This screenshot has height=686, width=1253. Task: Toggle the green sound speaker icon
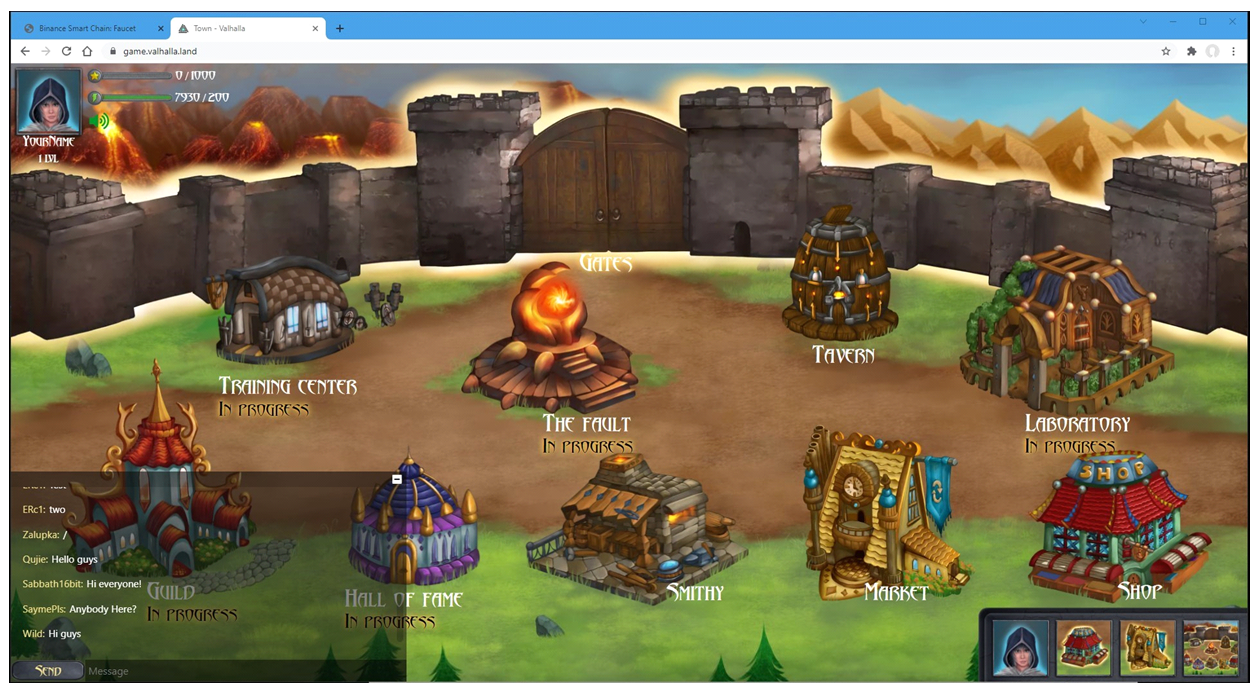pyautogui.click(x=99, y=122)
